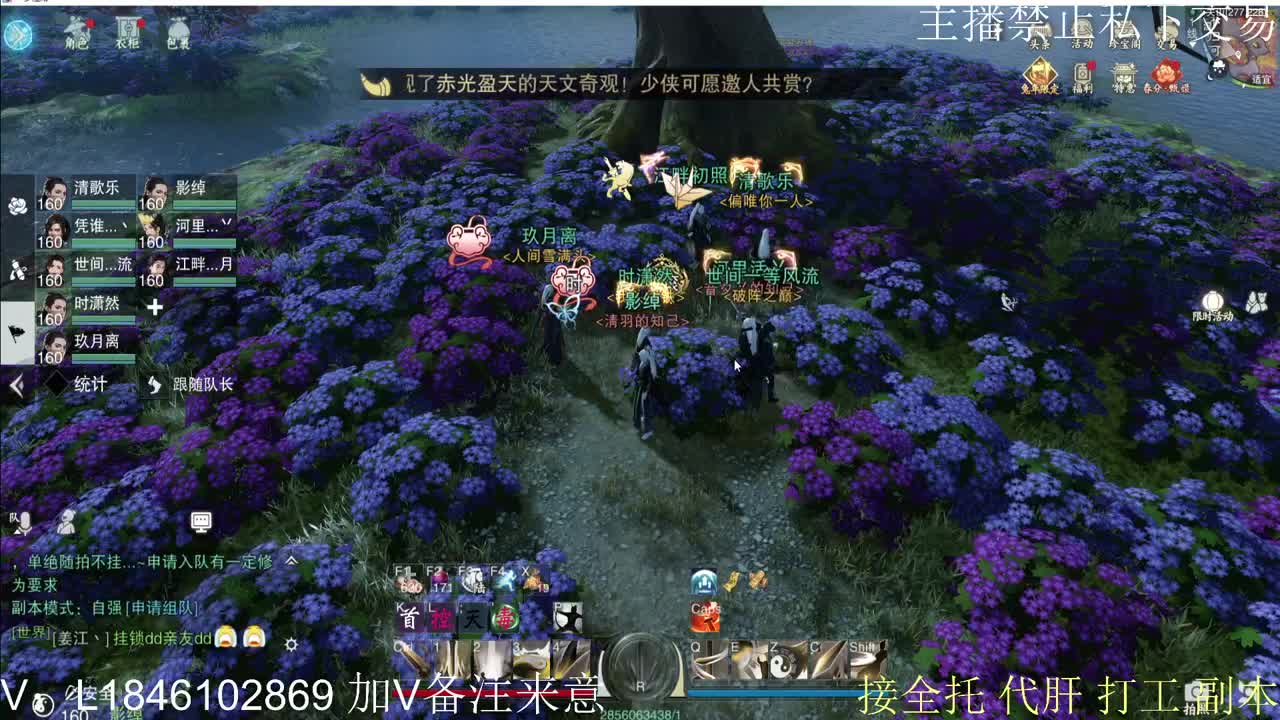Screen dimensions: 1280x720
Task: Cast the 毒 poison skill icon
Action: click(x=507, y=619)
